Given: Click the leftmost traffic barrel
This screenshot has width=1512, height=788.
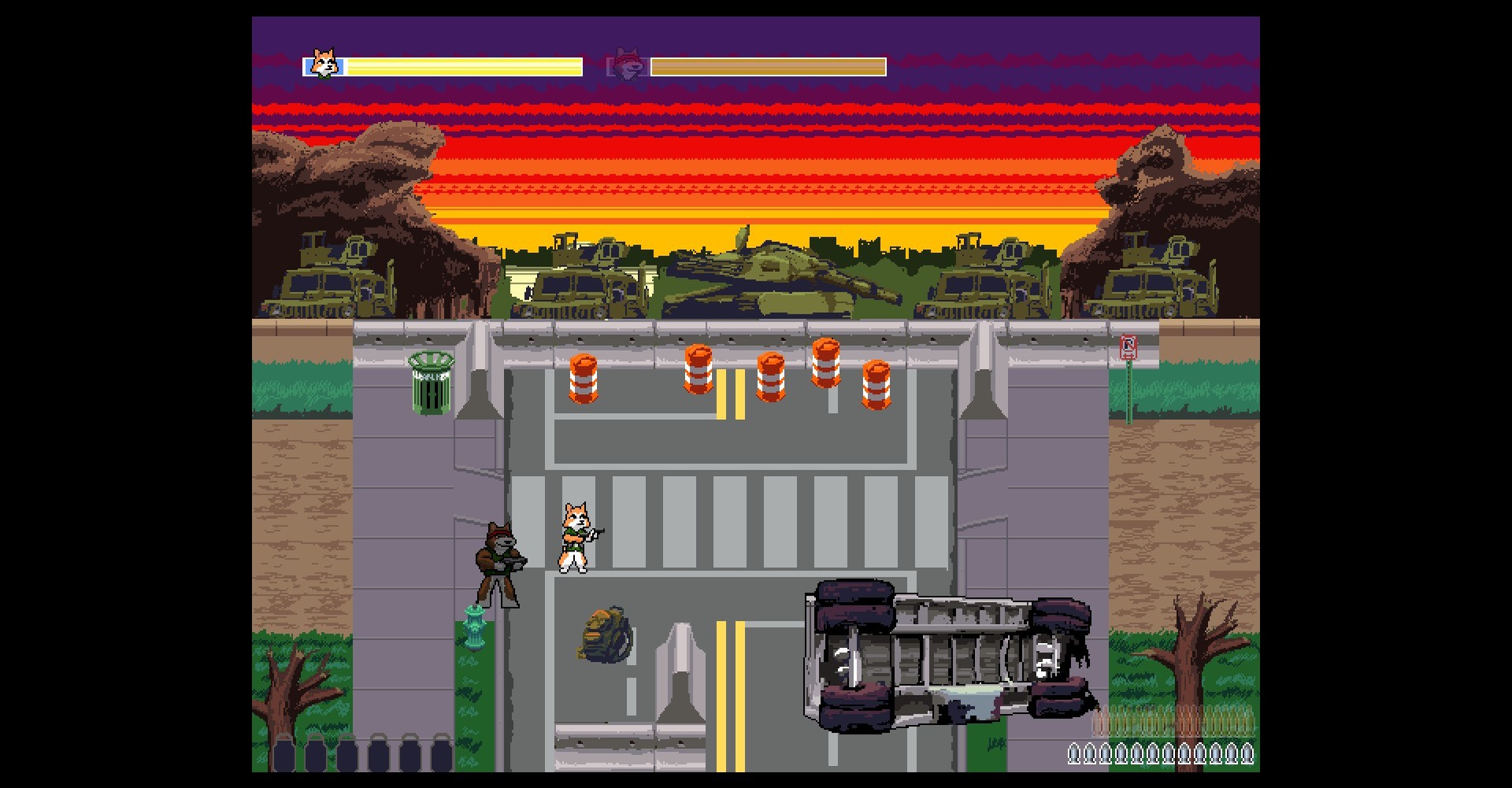Looking at the screenshot, I should coord(581,380).
